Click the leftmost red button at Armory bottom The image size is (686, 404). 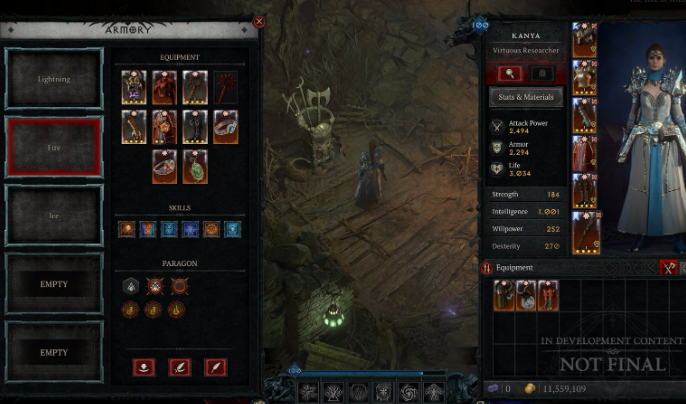pyautogui.click(x=145, y=367)
